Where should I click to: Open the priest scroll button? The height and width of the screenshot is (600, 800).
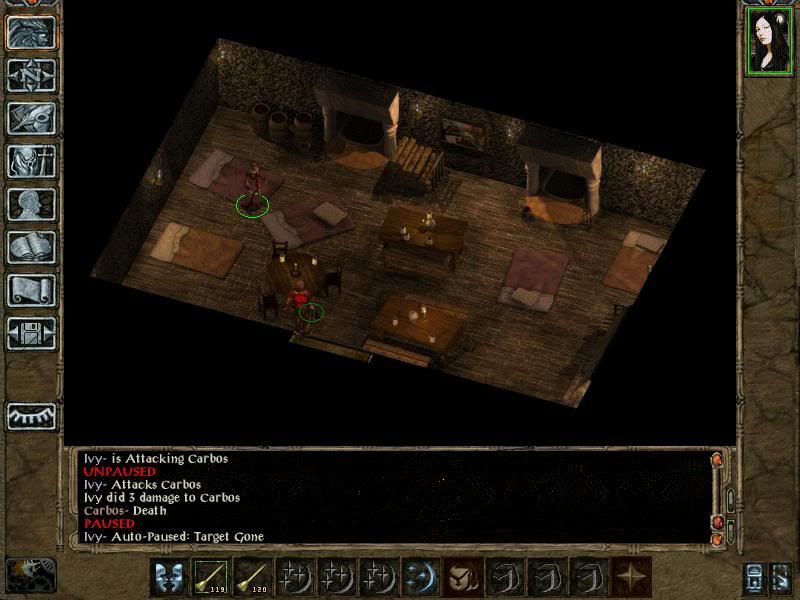point(30,290)
